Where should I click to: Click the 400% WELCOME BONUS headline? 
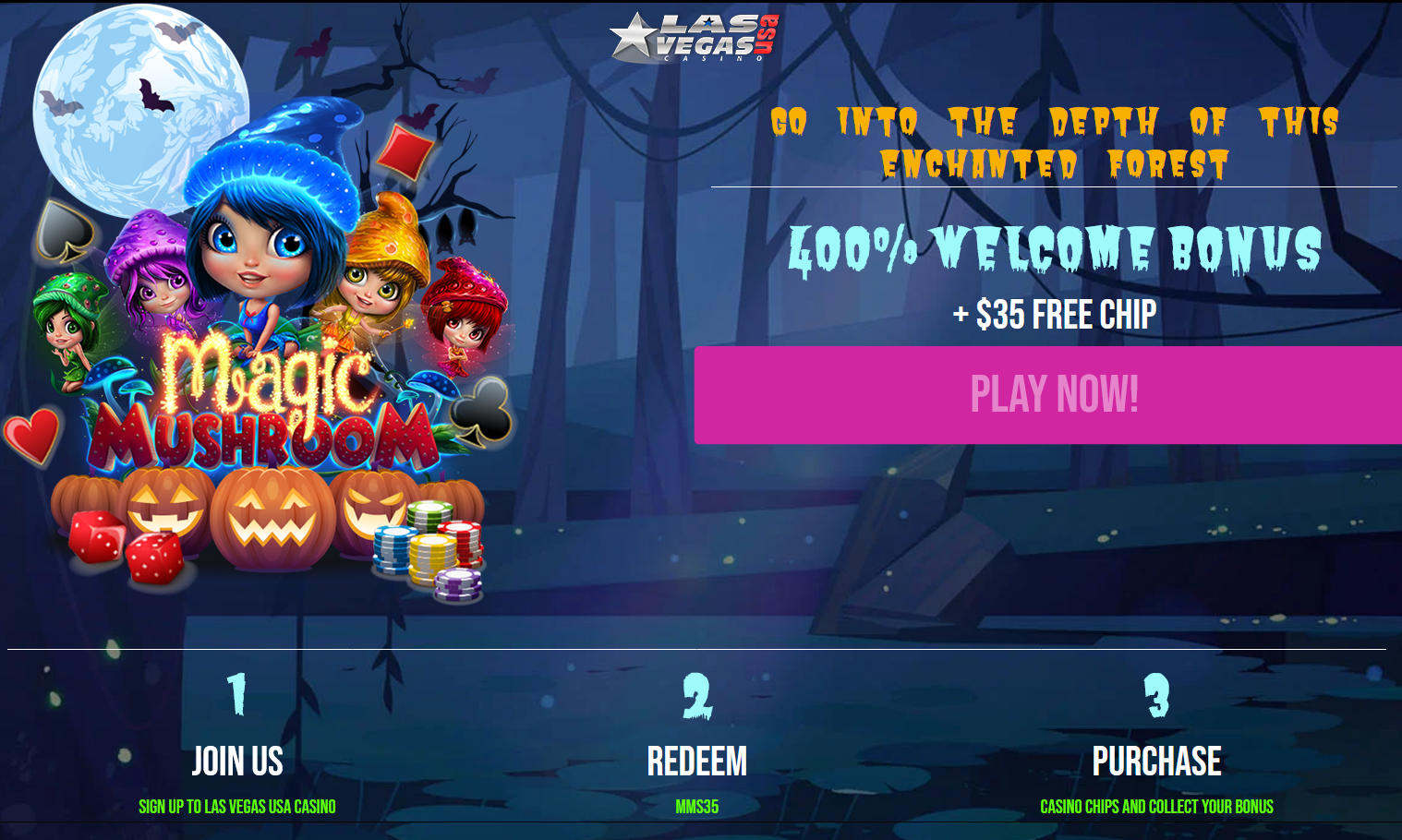[1056, 246]
